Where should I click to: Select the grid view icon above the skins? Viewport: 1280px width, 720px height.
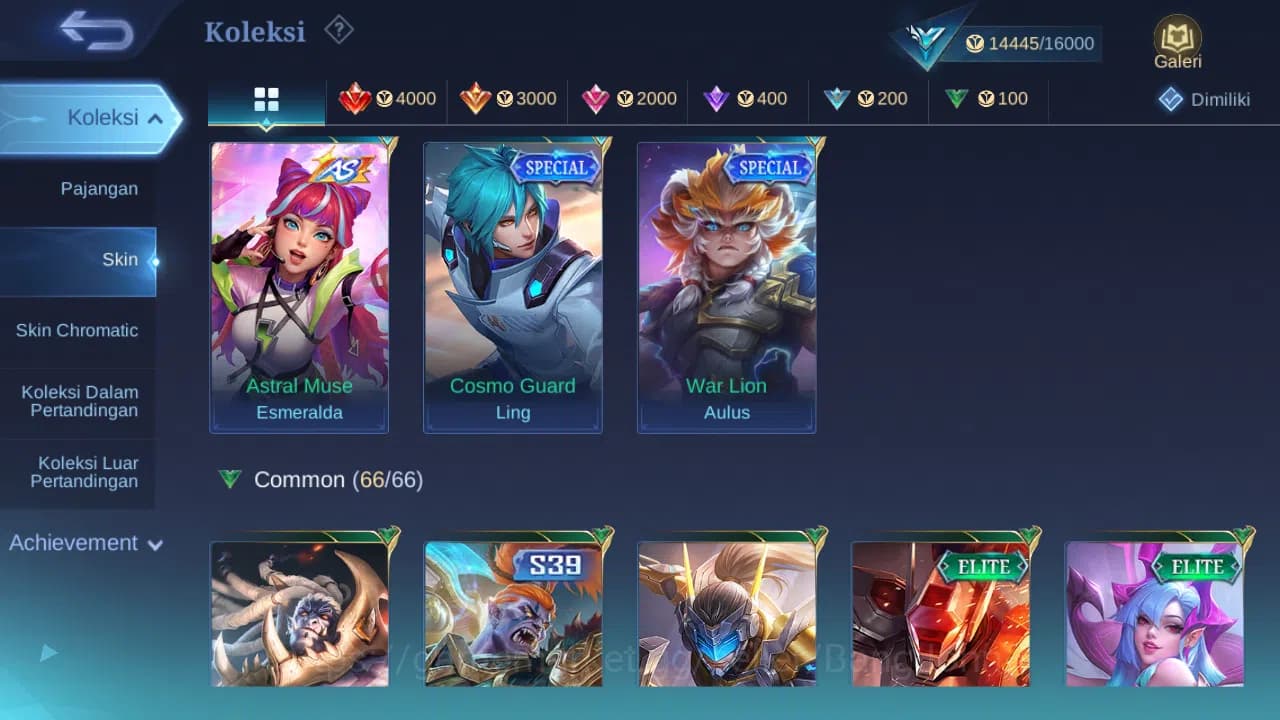pyautogui.click(x=265, y=99)
